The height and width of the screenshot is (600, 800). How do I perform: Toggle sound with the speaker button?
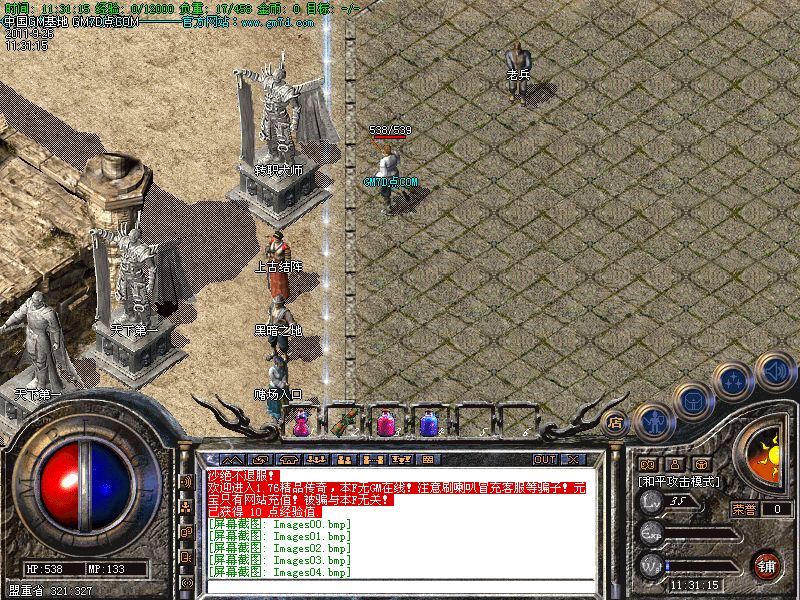click(775, 371)
